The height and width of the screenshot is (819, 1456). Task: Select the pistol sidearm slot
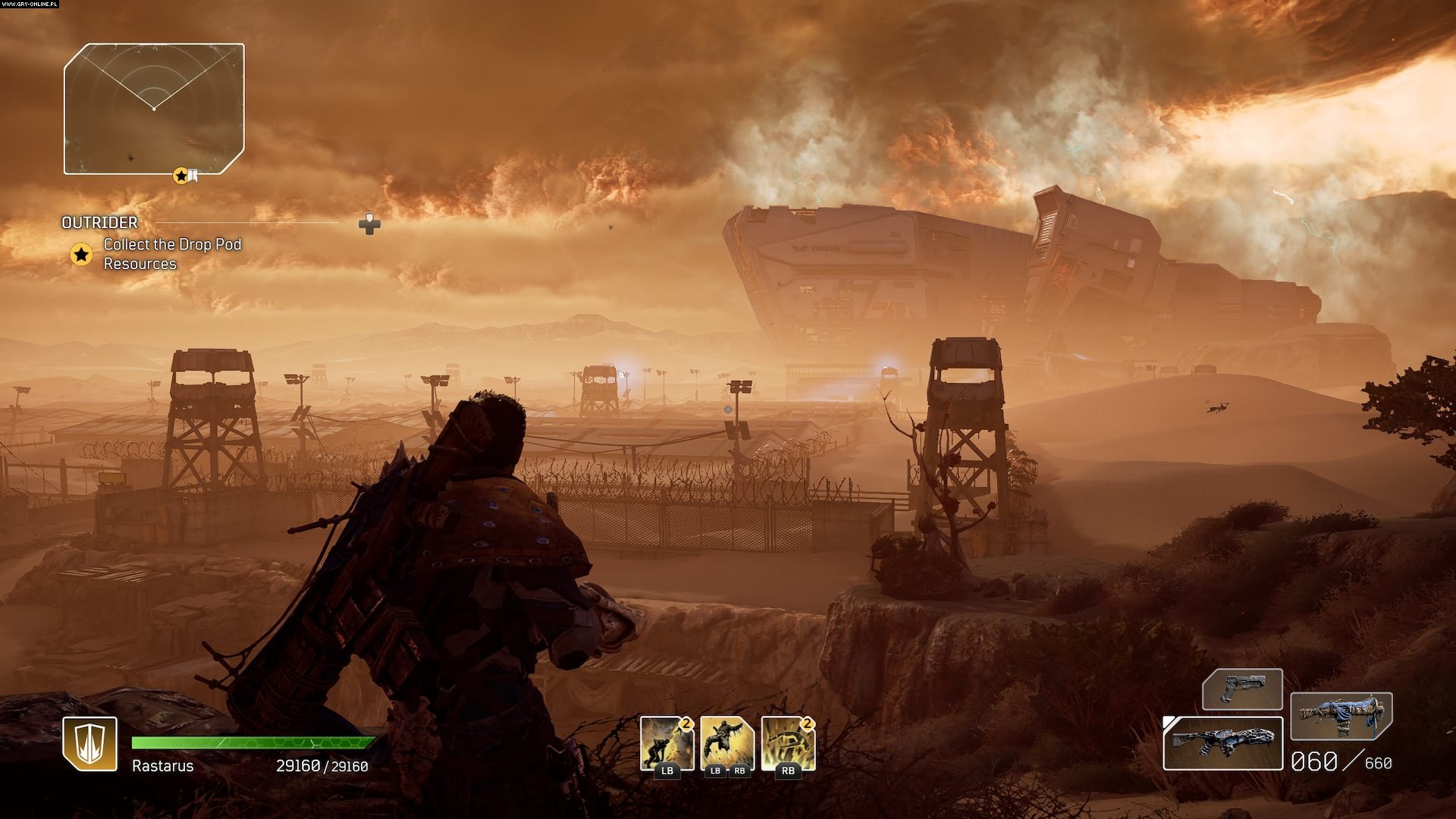point(1241,689)
